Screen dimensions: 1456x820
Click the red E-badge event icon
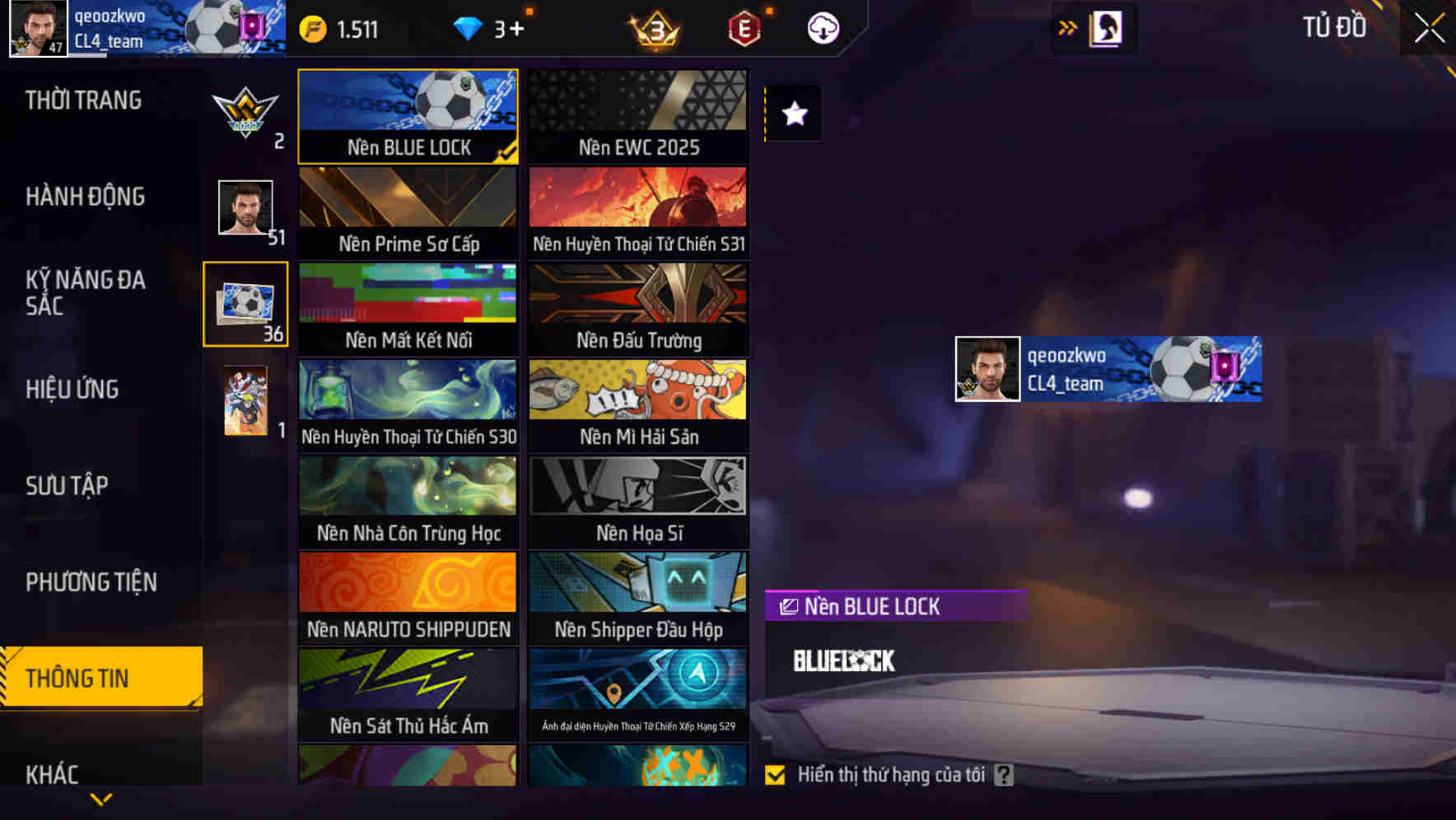tap(745, 28)
